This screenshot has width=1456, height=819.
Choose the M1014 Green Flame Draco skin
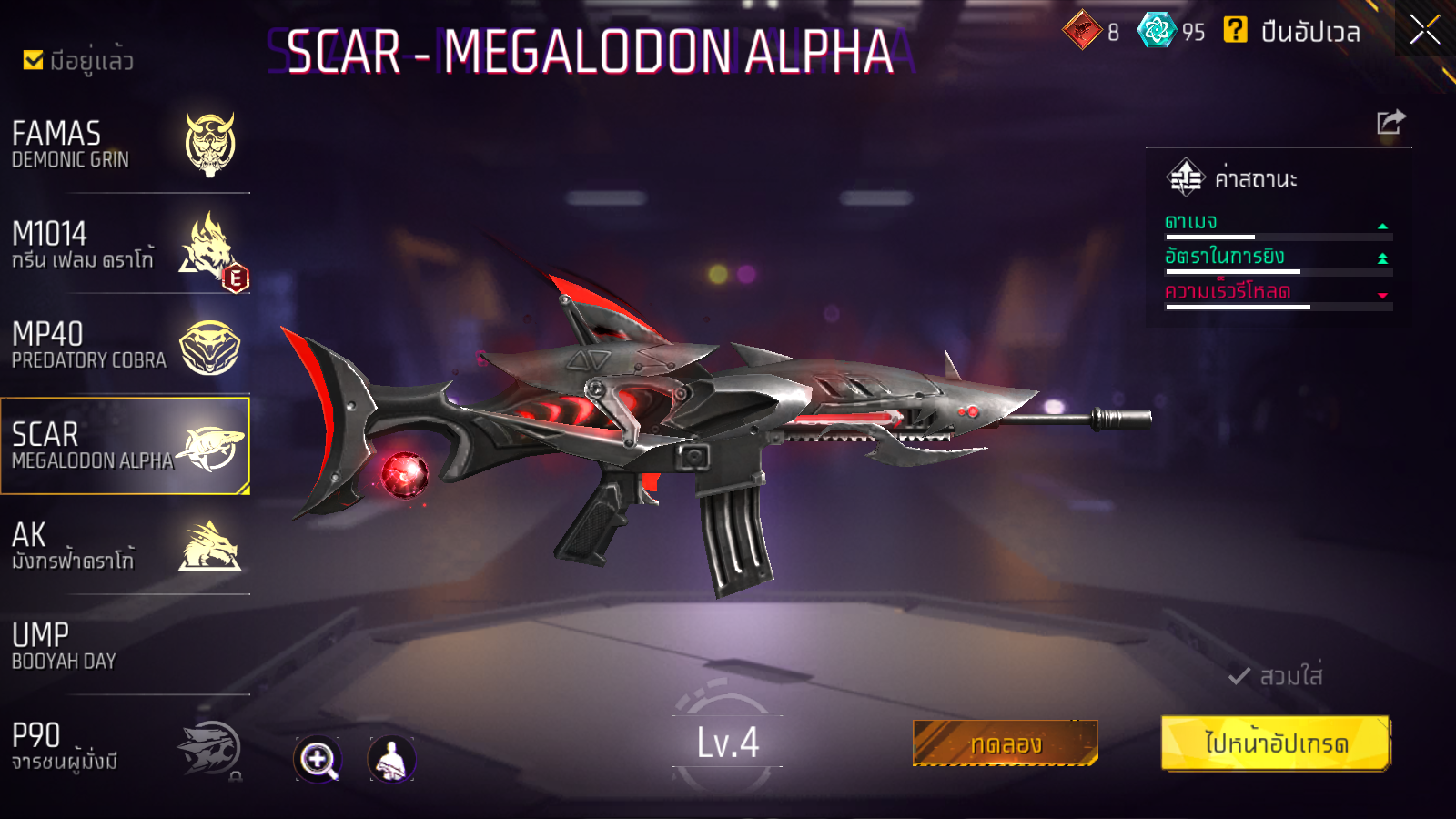(x=125, y=245)
